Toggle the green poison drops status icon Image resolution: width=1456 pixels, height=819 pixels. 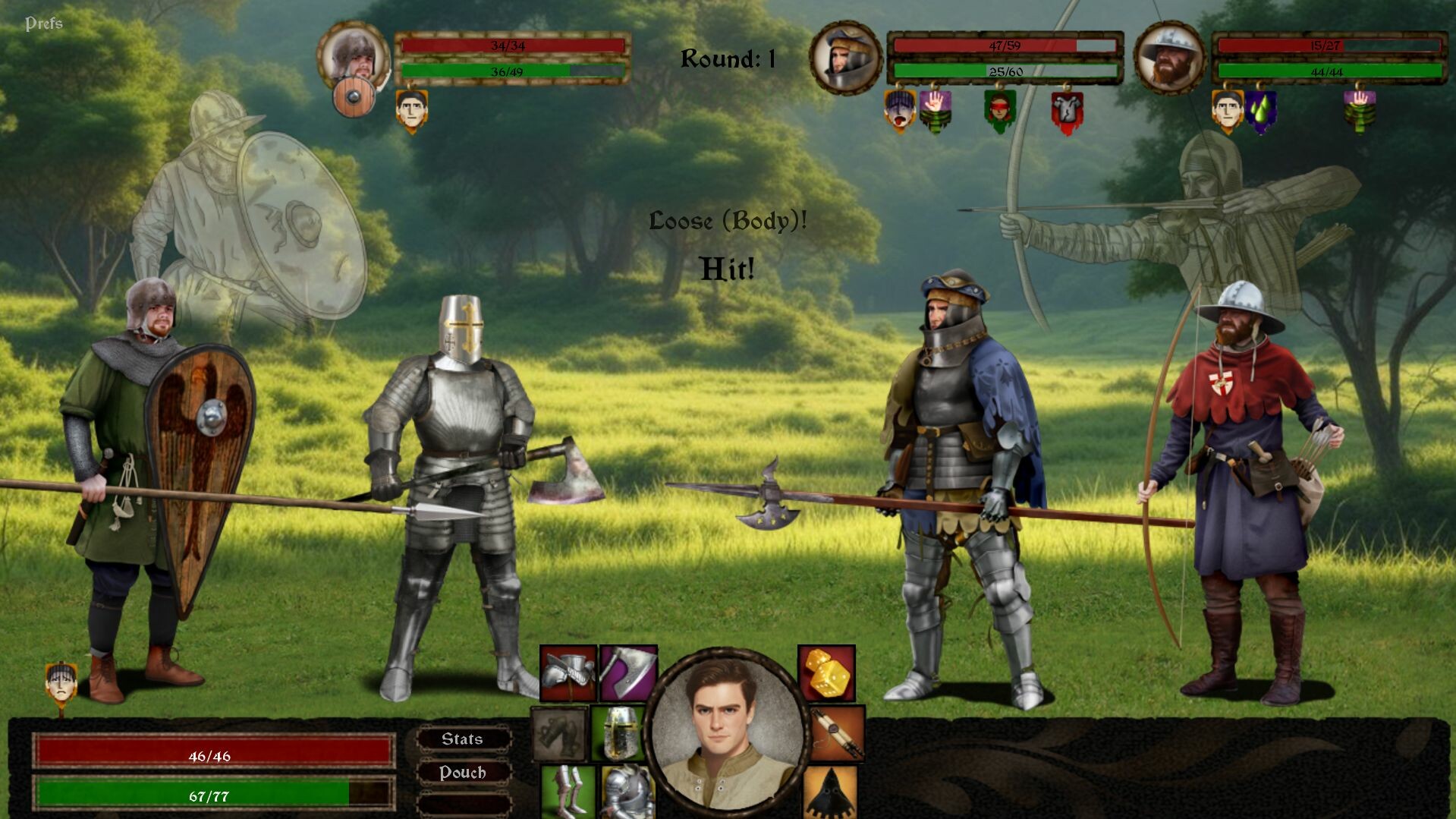click(1259, 112)
